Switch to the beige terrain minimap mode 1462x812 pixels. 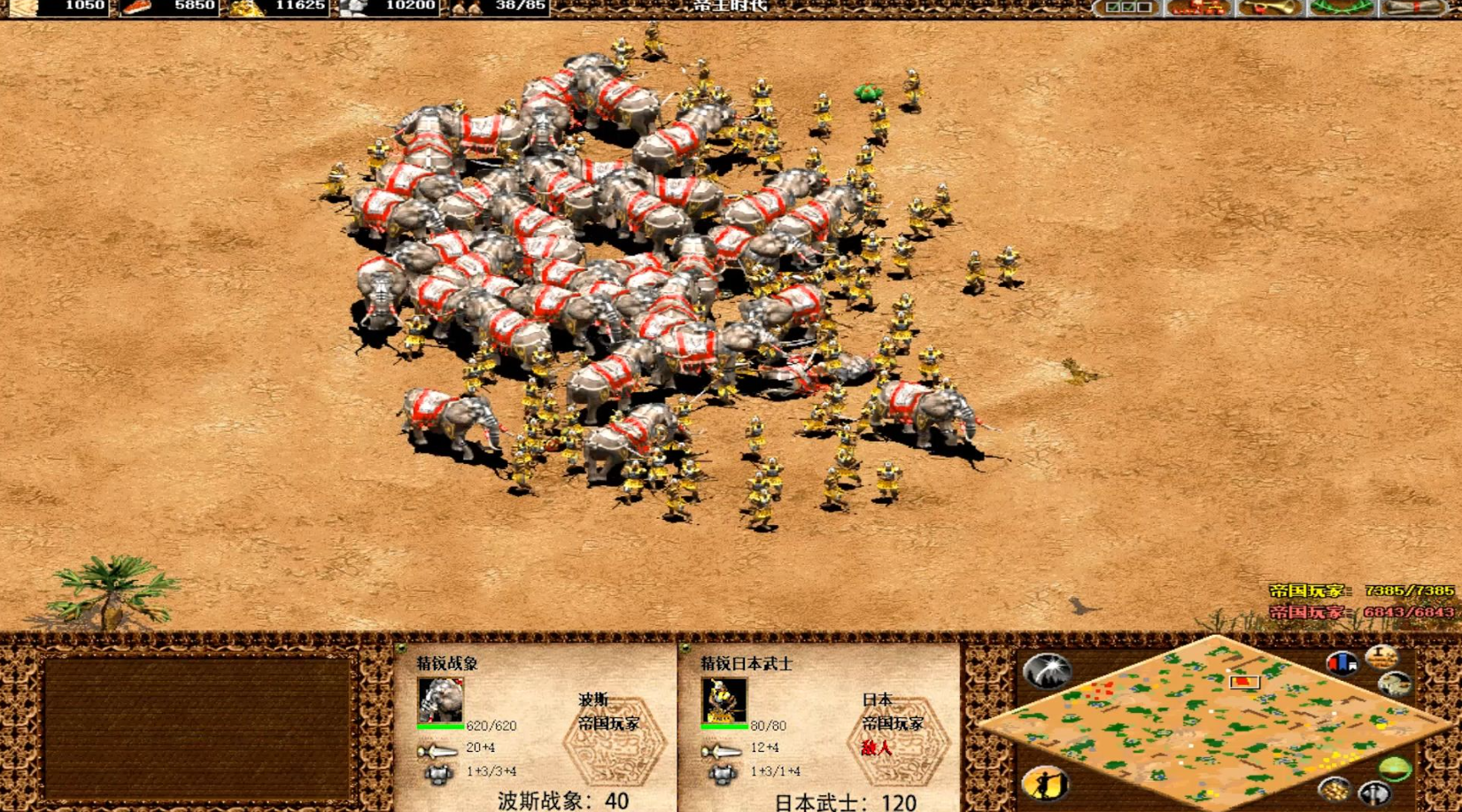pos(1396,684)
